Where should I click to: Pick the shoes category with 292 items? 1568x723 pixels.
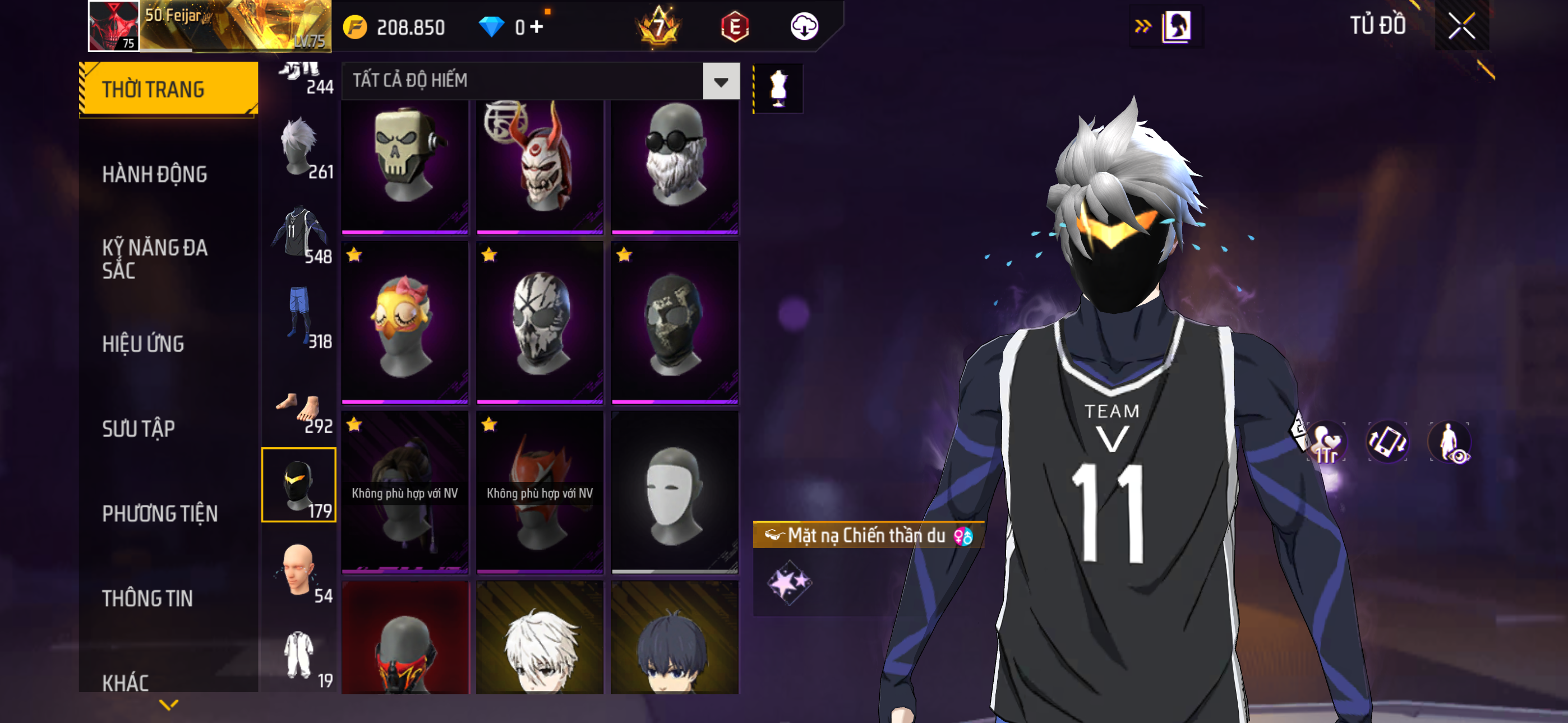tap(299, 410)
